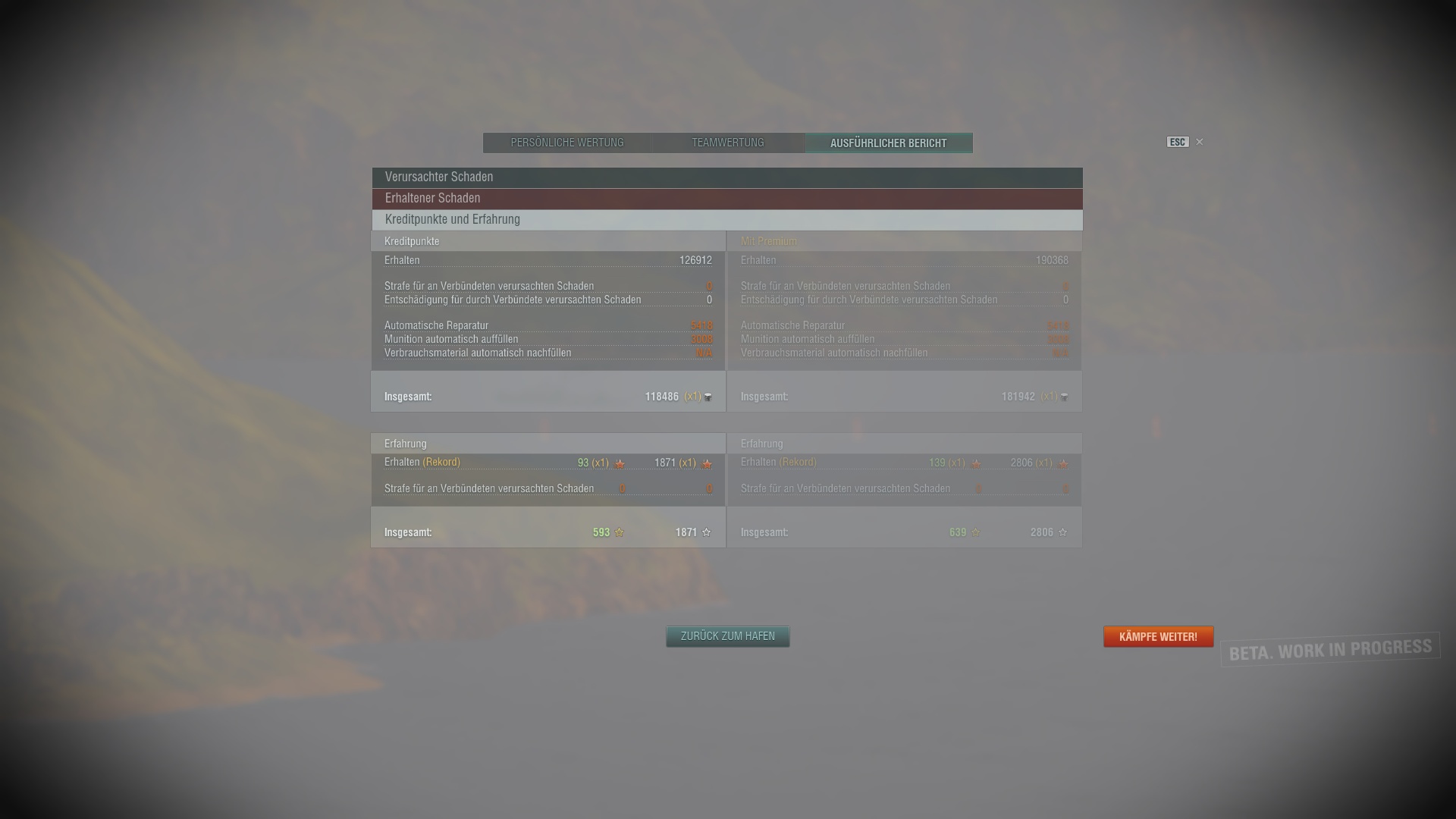Screen dimensions: 1456x819
Task: Click the green star next to Insgesamt 593
Action: click(620, 532)
